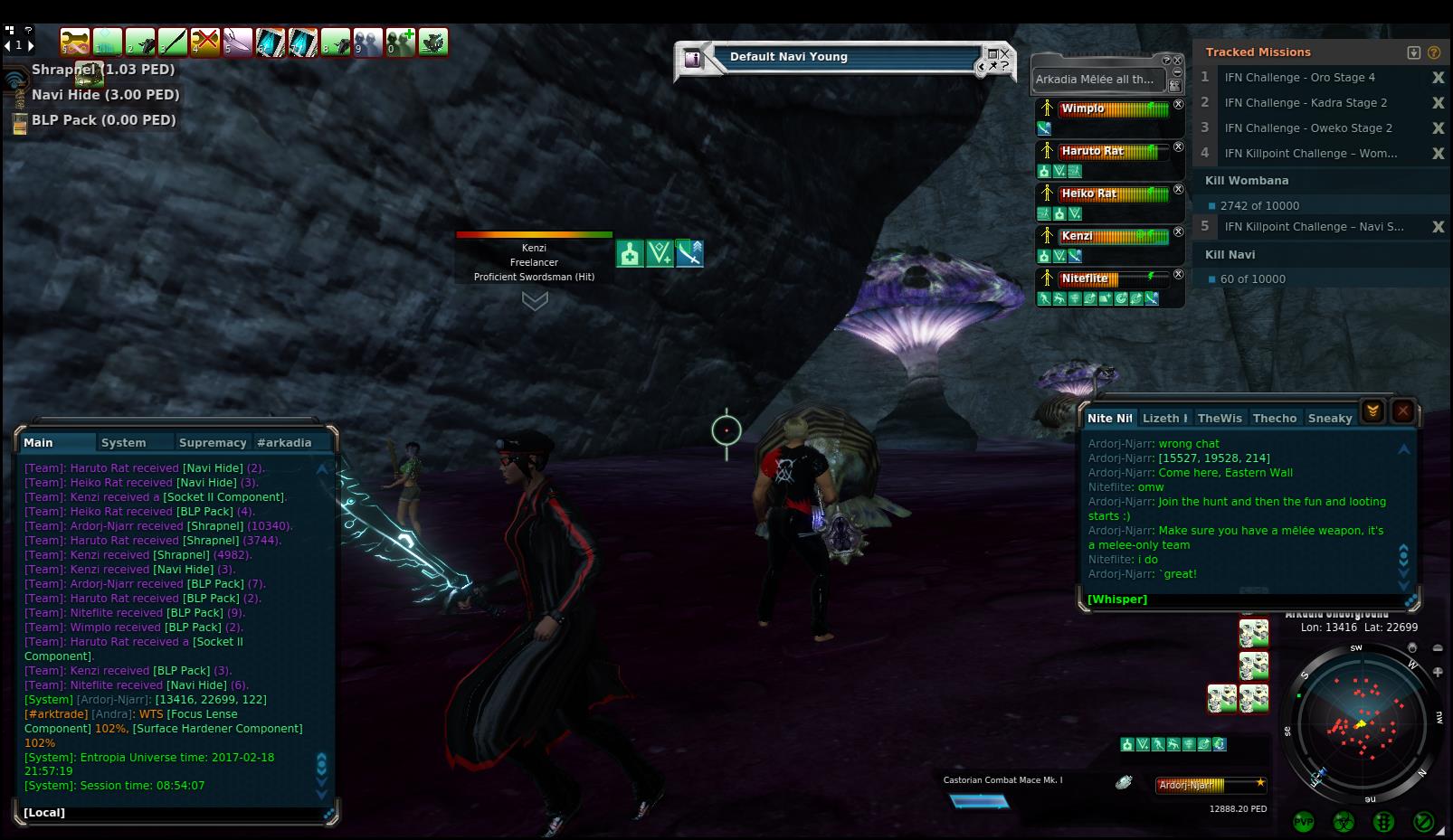Zoom in the radar with the plus button

pyautogui.click(x=1438, y=672)
